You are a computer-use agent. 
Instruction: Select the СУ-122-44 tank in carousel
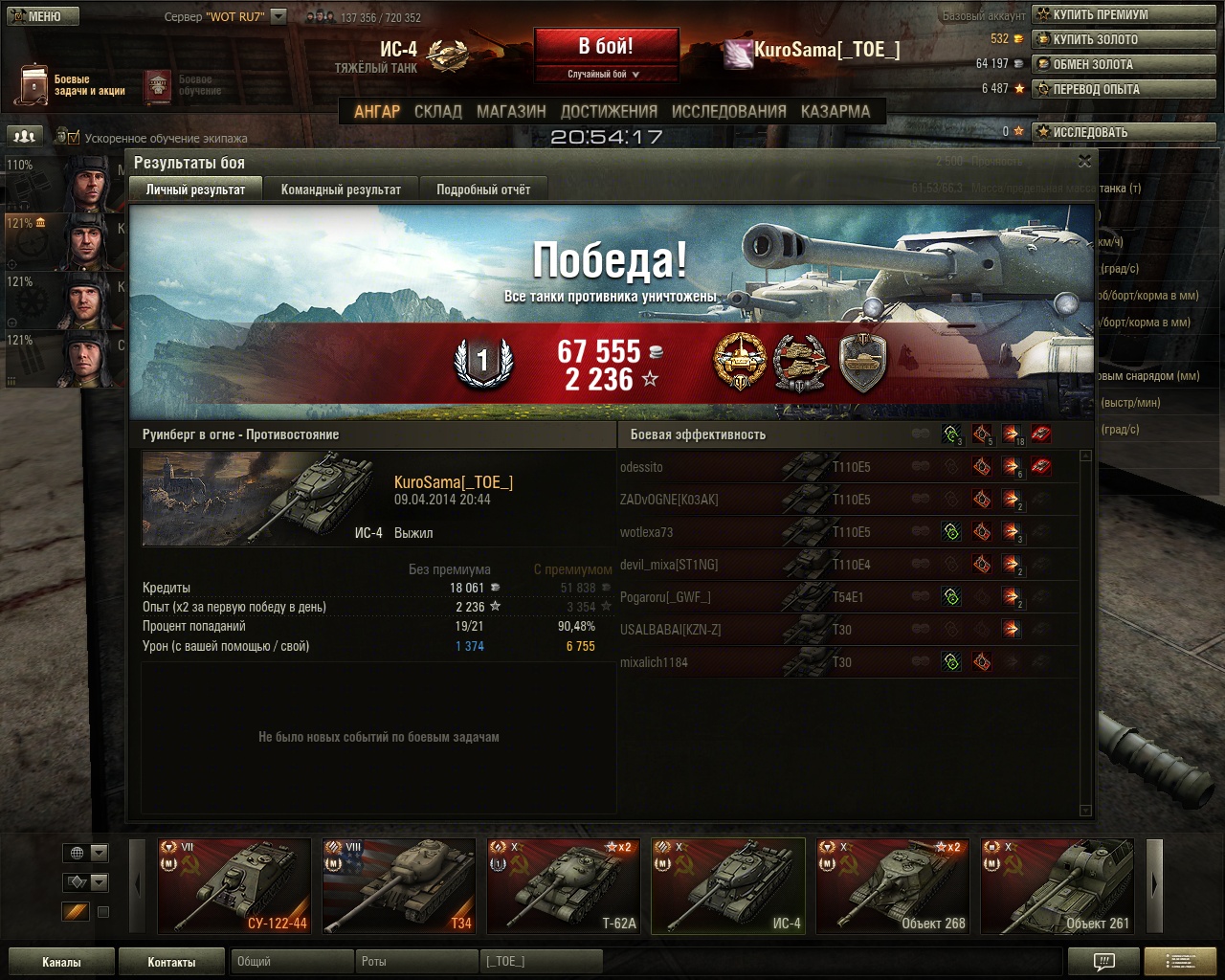pos(234,885)
